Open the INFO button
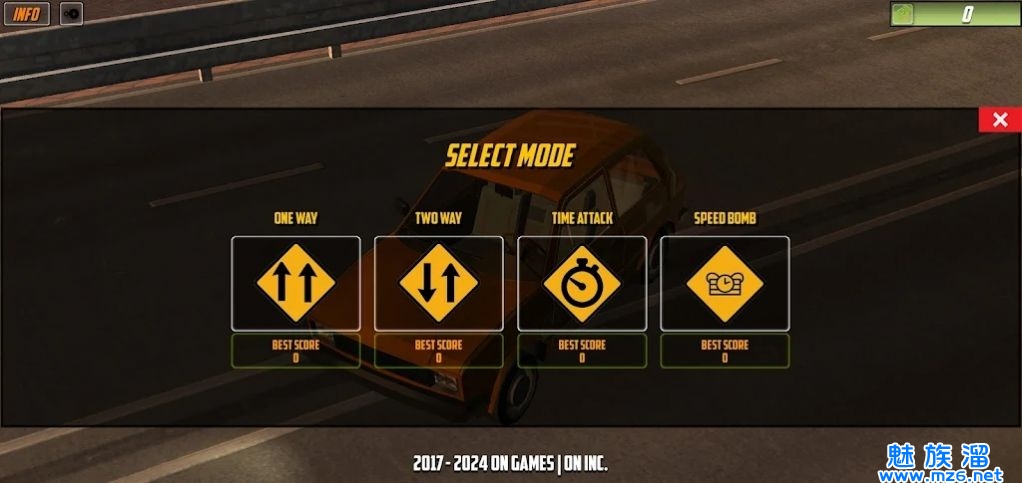 click(x=27, y=14)
